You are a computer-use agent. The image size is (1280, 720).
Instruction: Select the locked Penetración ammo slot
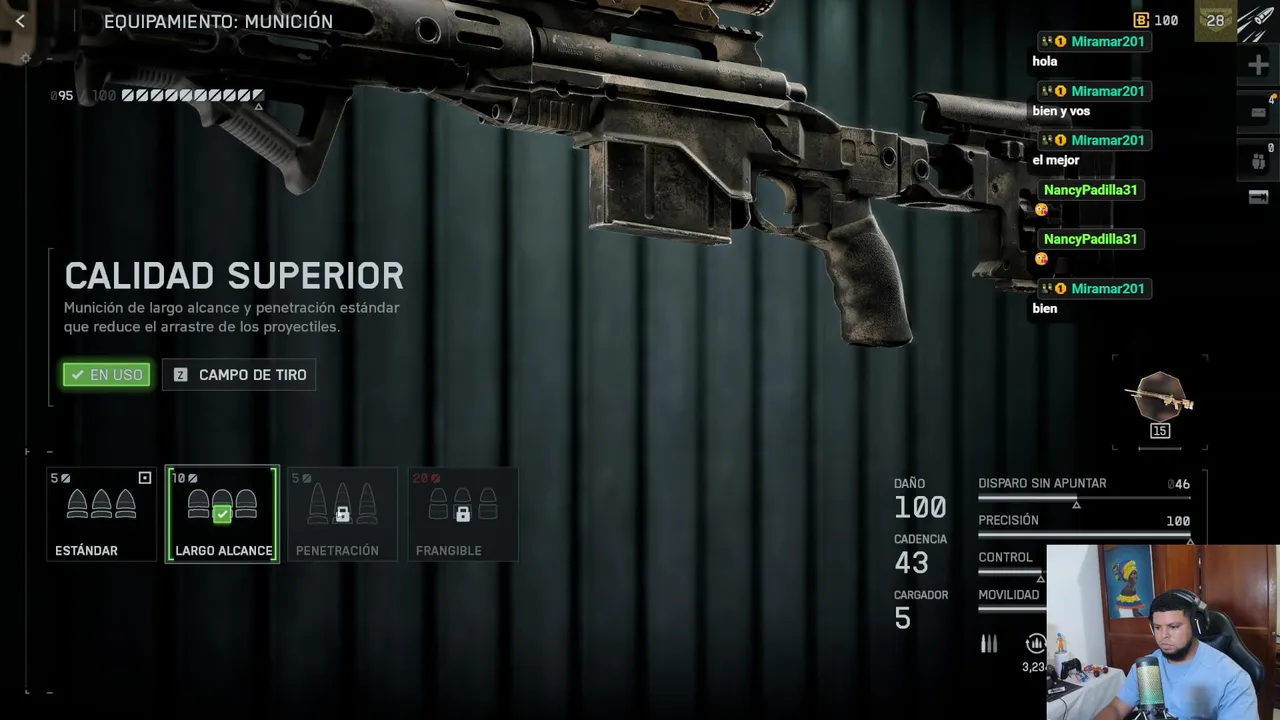coord(342,514)
